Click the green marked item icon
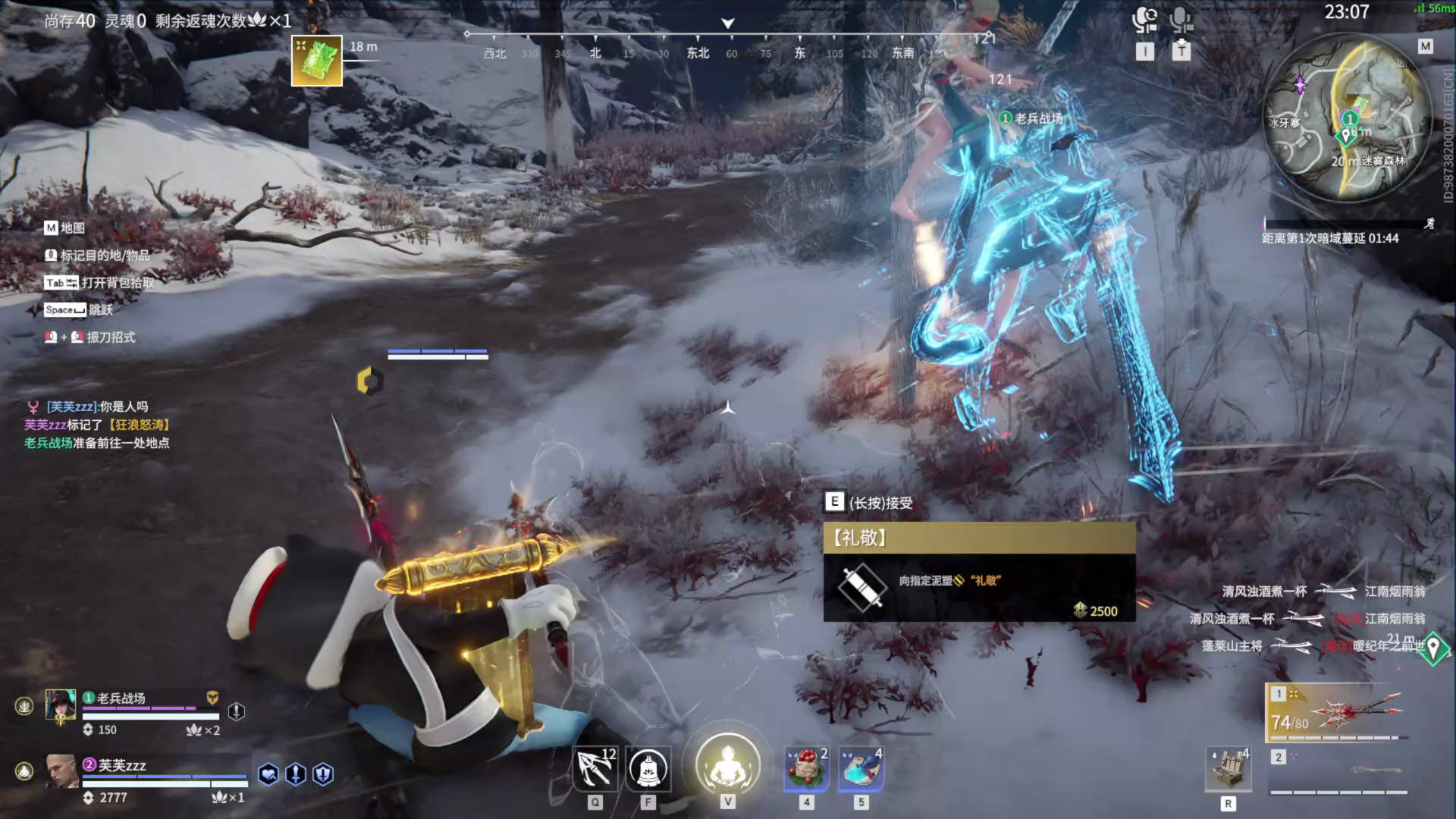 click(x=317, y=61)
